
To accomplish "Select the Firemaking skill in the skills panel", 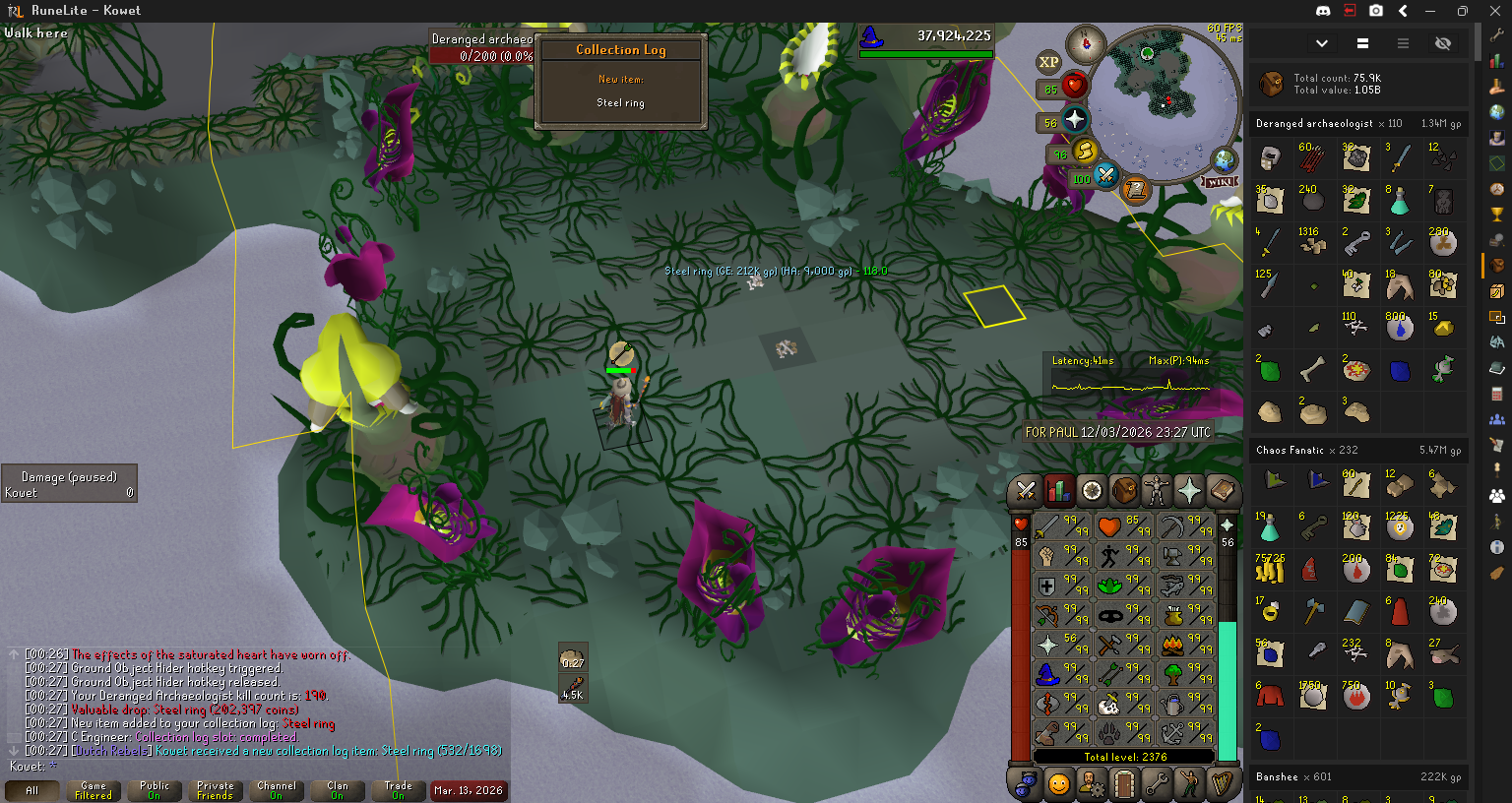I will click(1173, 645).
